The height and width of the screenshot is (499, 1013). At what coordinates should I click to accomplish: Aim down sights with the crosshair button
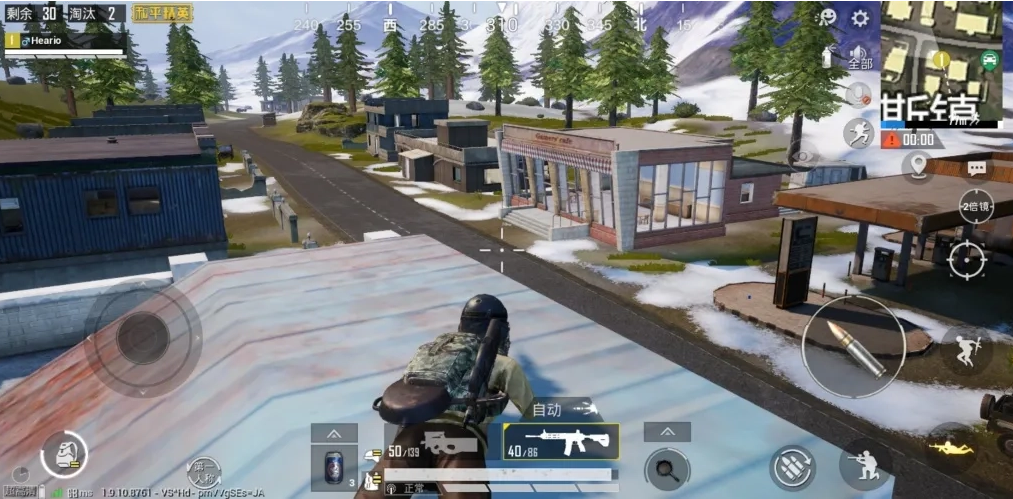[966, 260]
